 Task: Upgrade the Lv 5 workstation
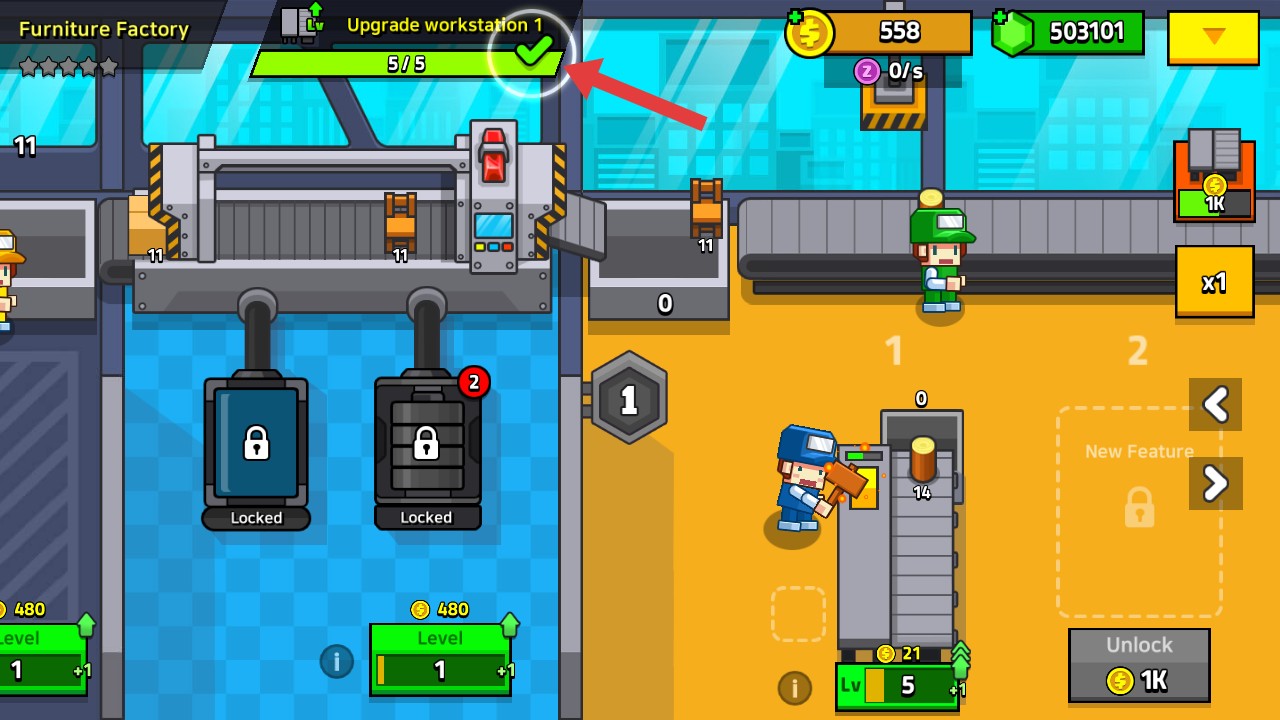(x=897, y=686)
